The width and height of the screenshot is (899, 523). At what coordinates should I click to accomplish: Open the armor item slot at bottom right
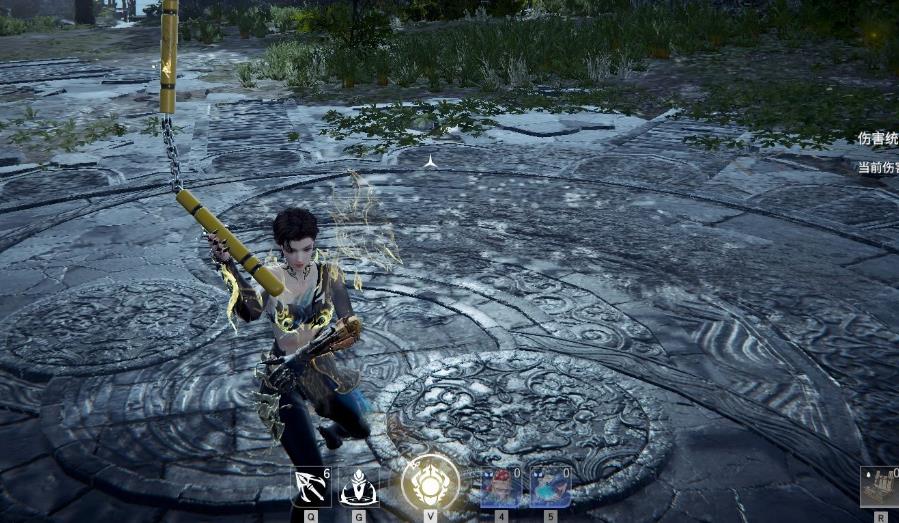(x=880, y=487)
